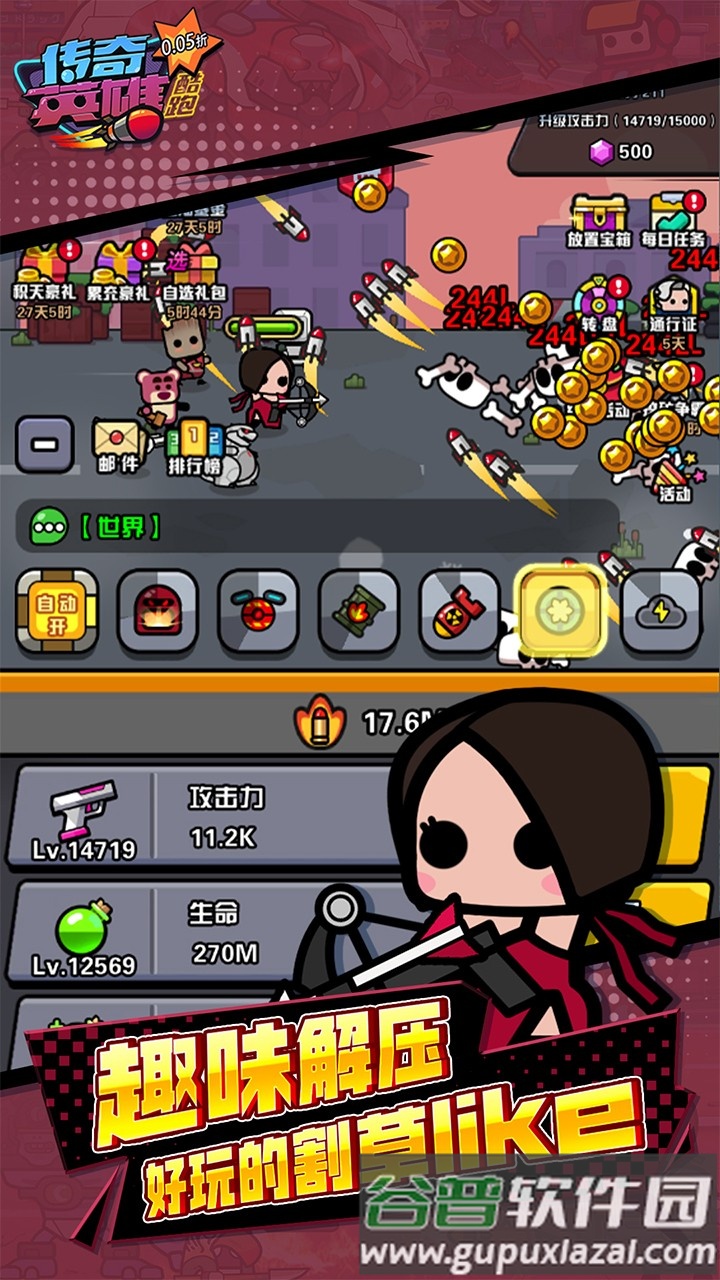
Task: Choose the 自选礼包 custom gift pack
Action: tap(194, 275)
